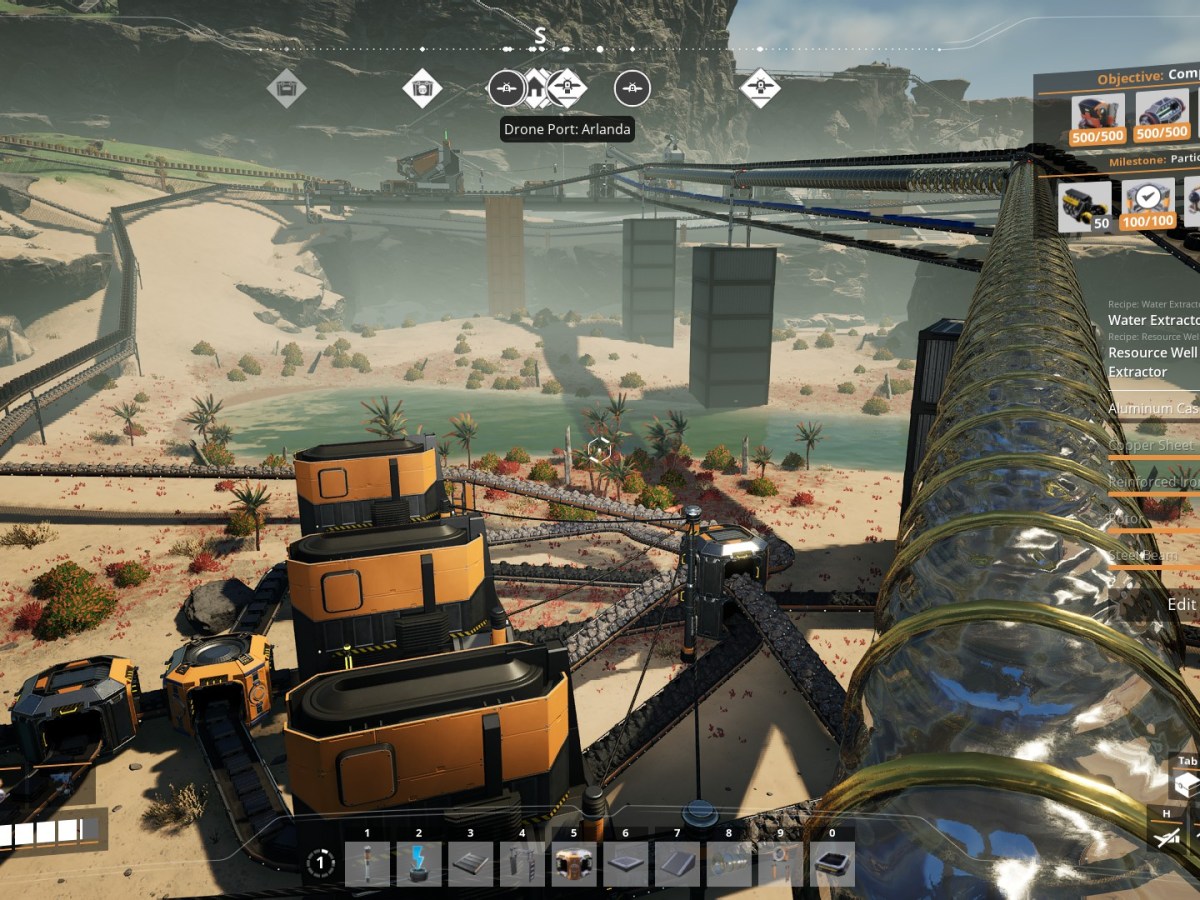Select the transparent pipe in hotbar slot 8
This screenshot has height=900, width=1200.
[730, 864]
